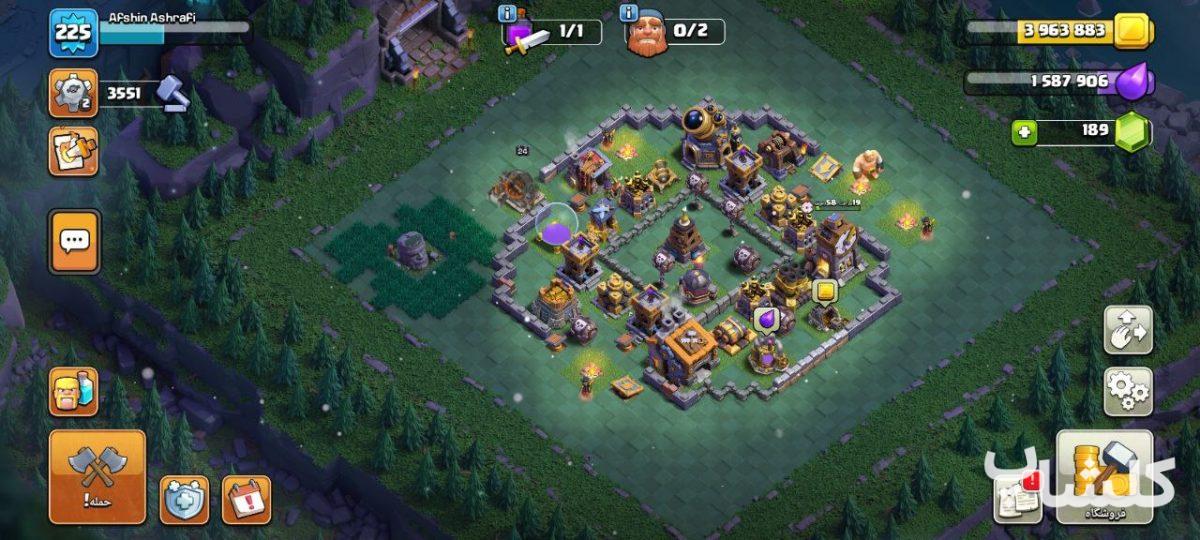Open the layout editor hand-and-arrows button

[x=1127, y=330]
